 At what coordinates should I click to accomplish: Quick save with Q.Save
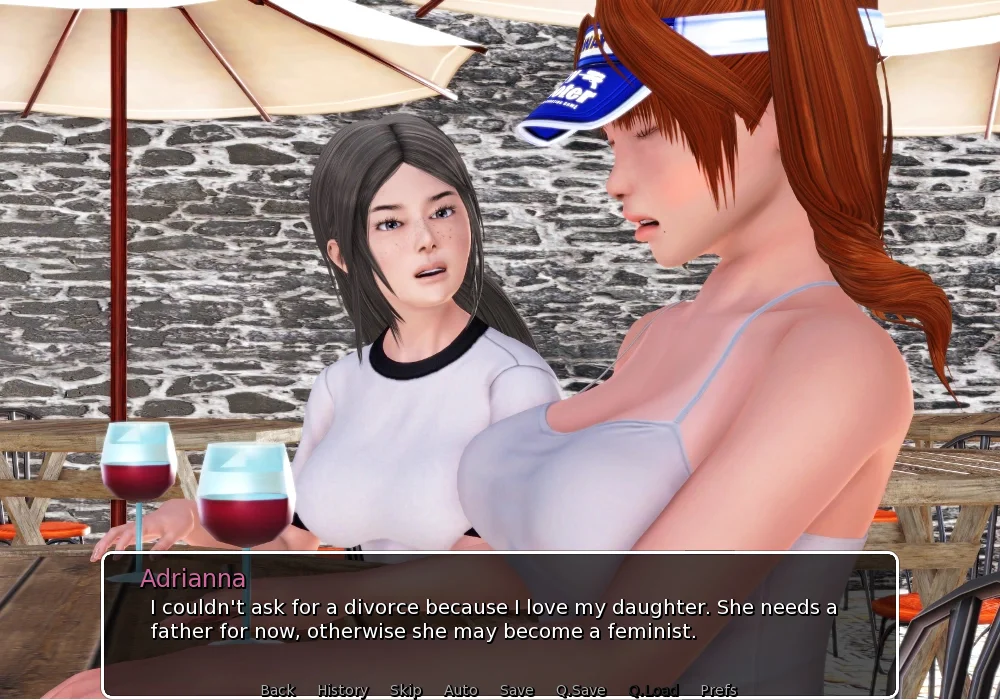(580, 690)
